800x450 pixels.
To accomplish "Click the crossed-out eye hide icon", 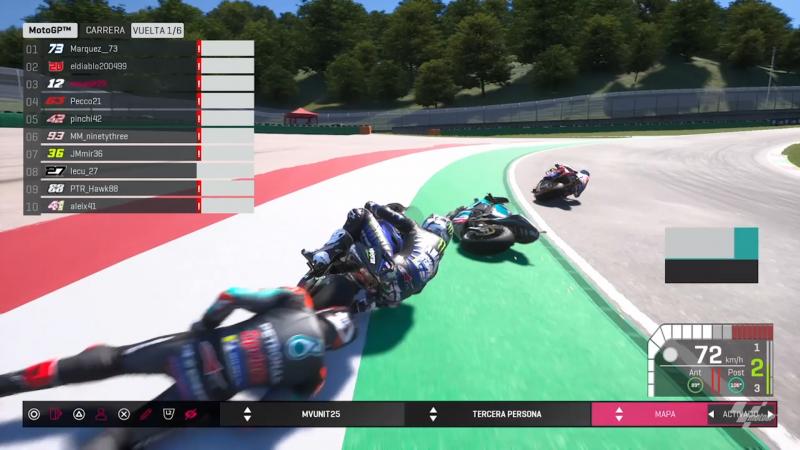I will (190, 414).
